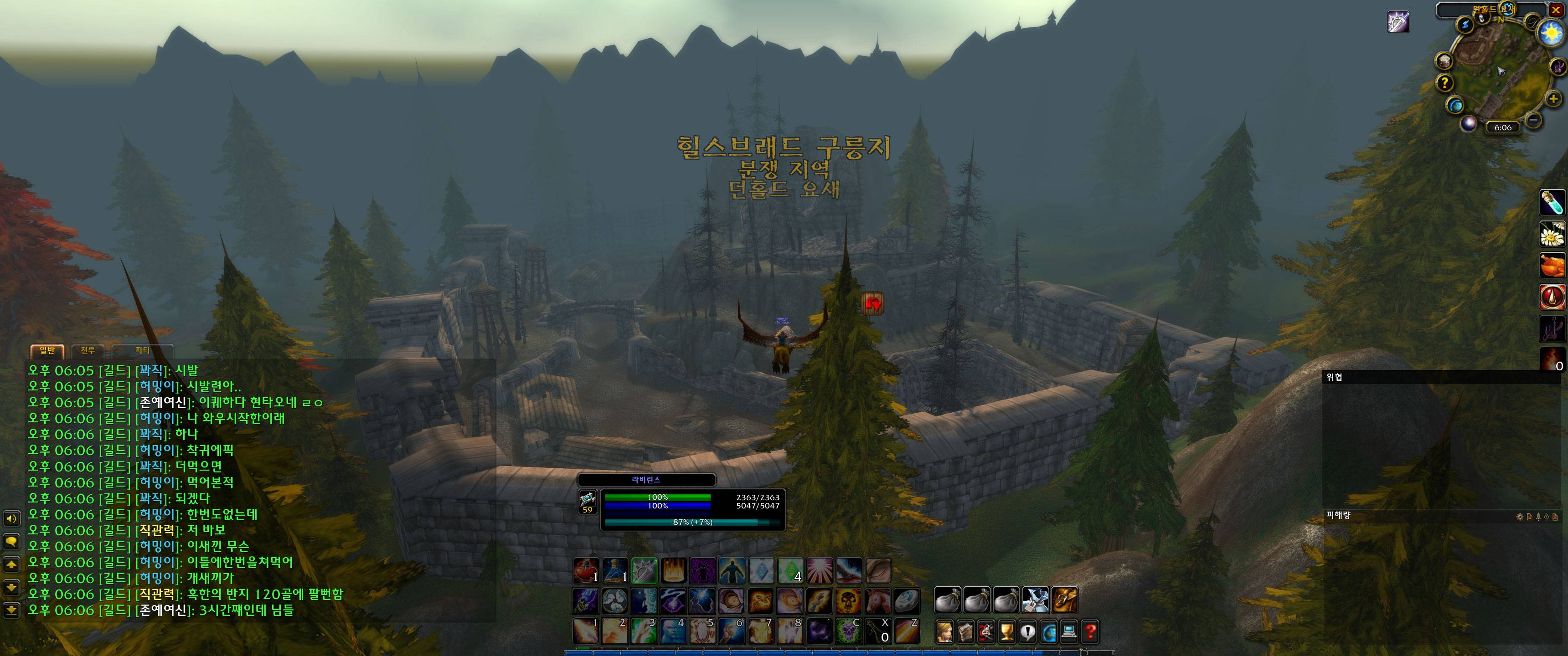Click the yellow question mark minimap button
Image resolution: width=1568 pixels, height=656 pixels.
(1444, 83)
